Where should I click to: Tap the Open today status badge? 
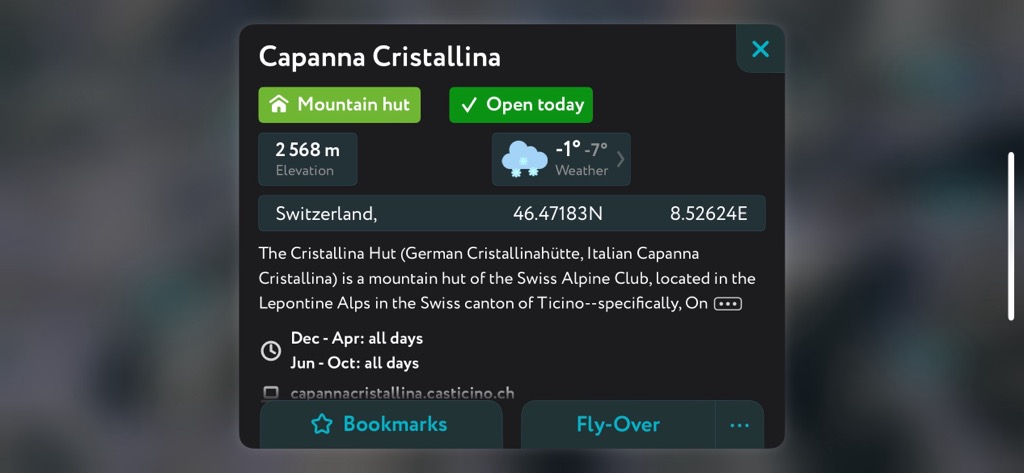pyautogui.click(x=520, y=105)
